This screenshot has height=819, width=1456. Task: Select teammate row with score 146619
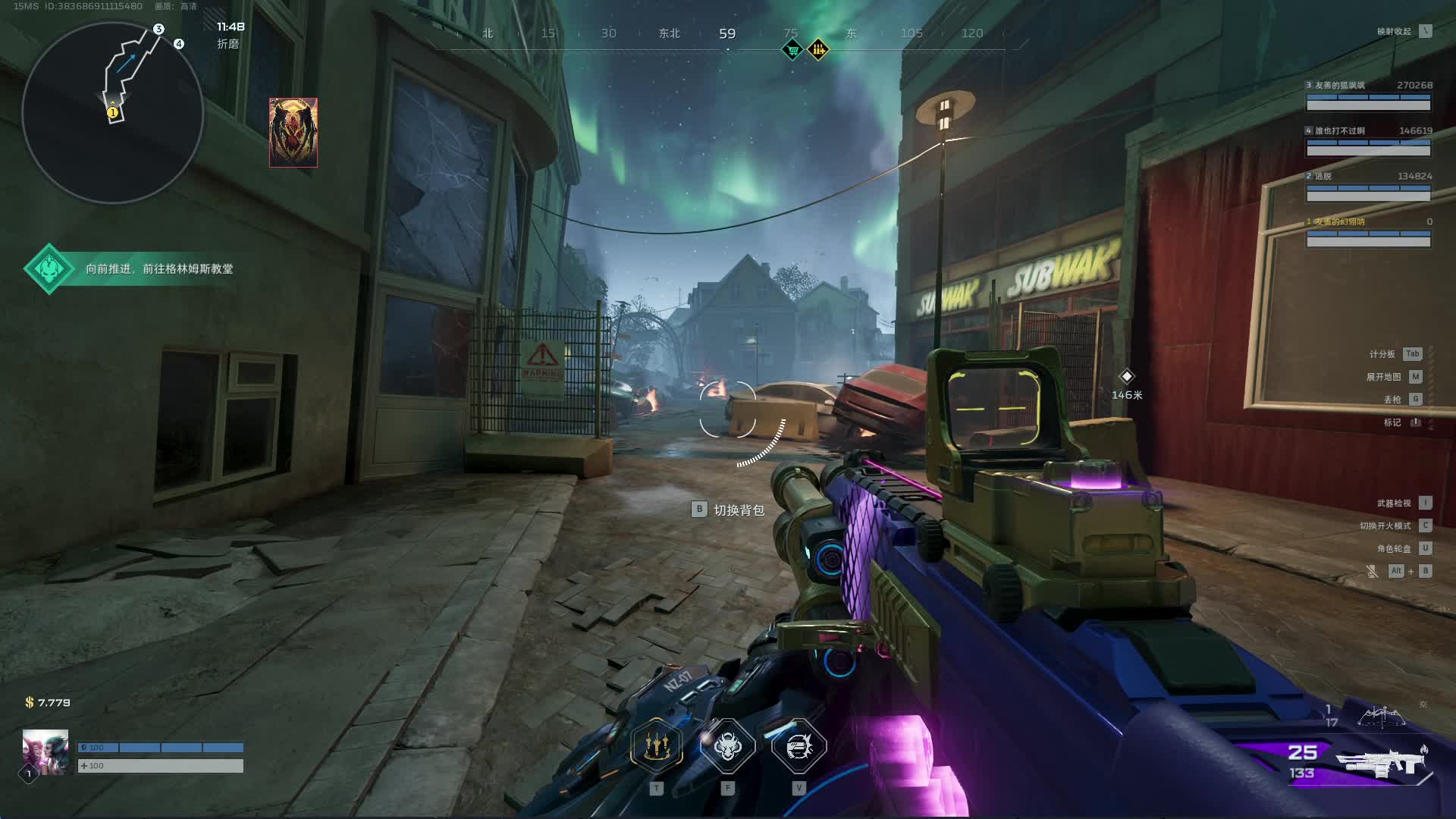(x=1368, y=142)
